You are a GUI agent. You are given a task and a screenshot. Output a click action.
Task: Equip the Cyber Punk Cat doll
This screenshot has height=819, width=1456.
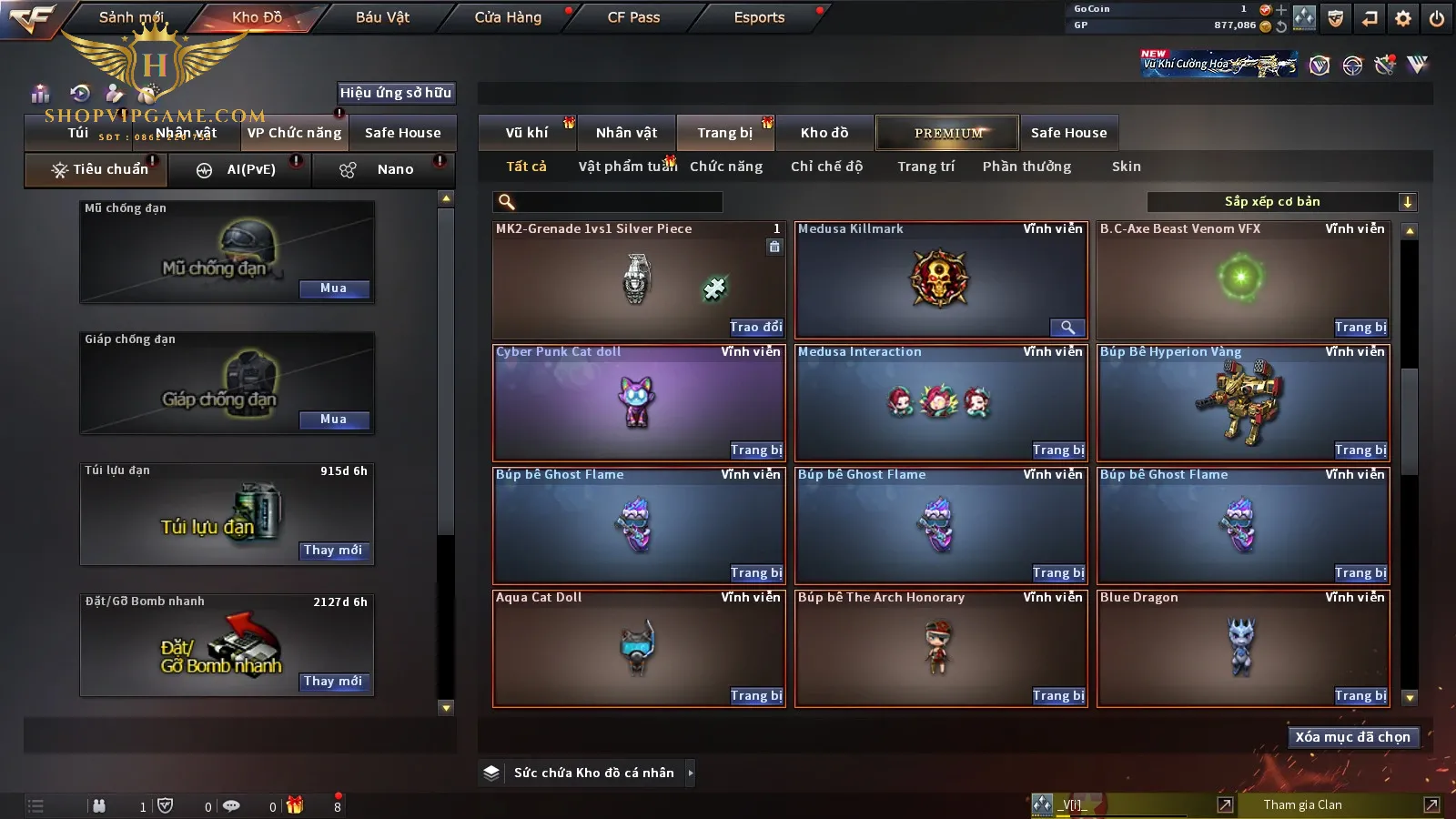click(x=755, y=450)
